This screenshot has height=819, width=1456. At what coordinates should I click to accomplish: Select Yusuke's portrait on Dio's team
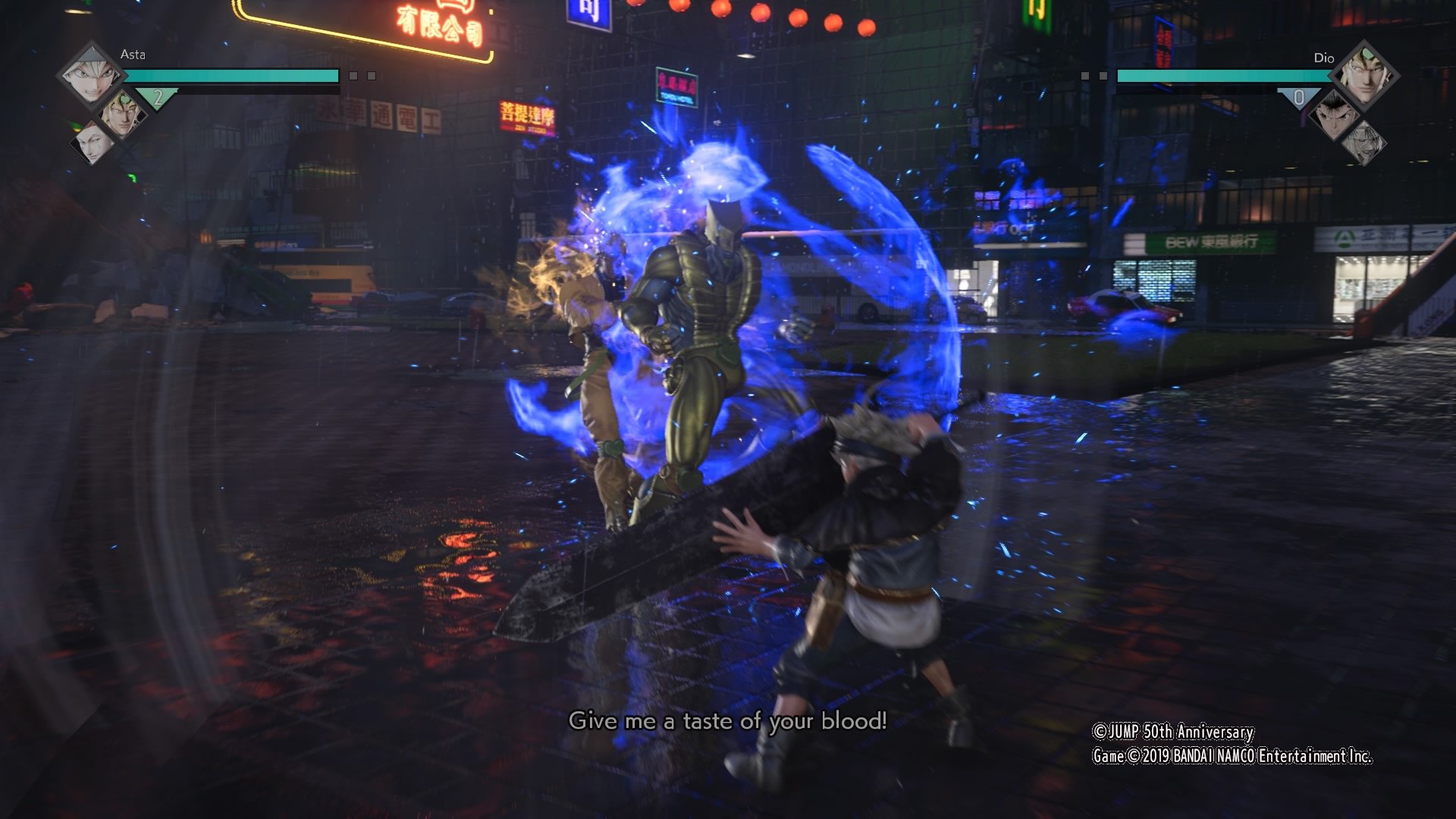(1335, 116)
